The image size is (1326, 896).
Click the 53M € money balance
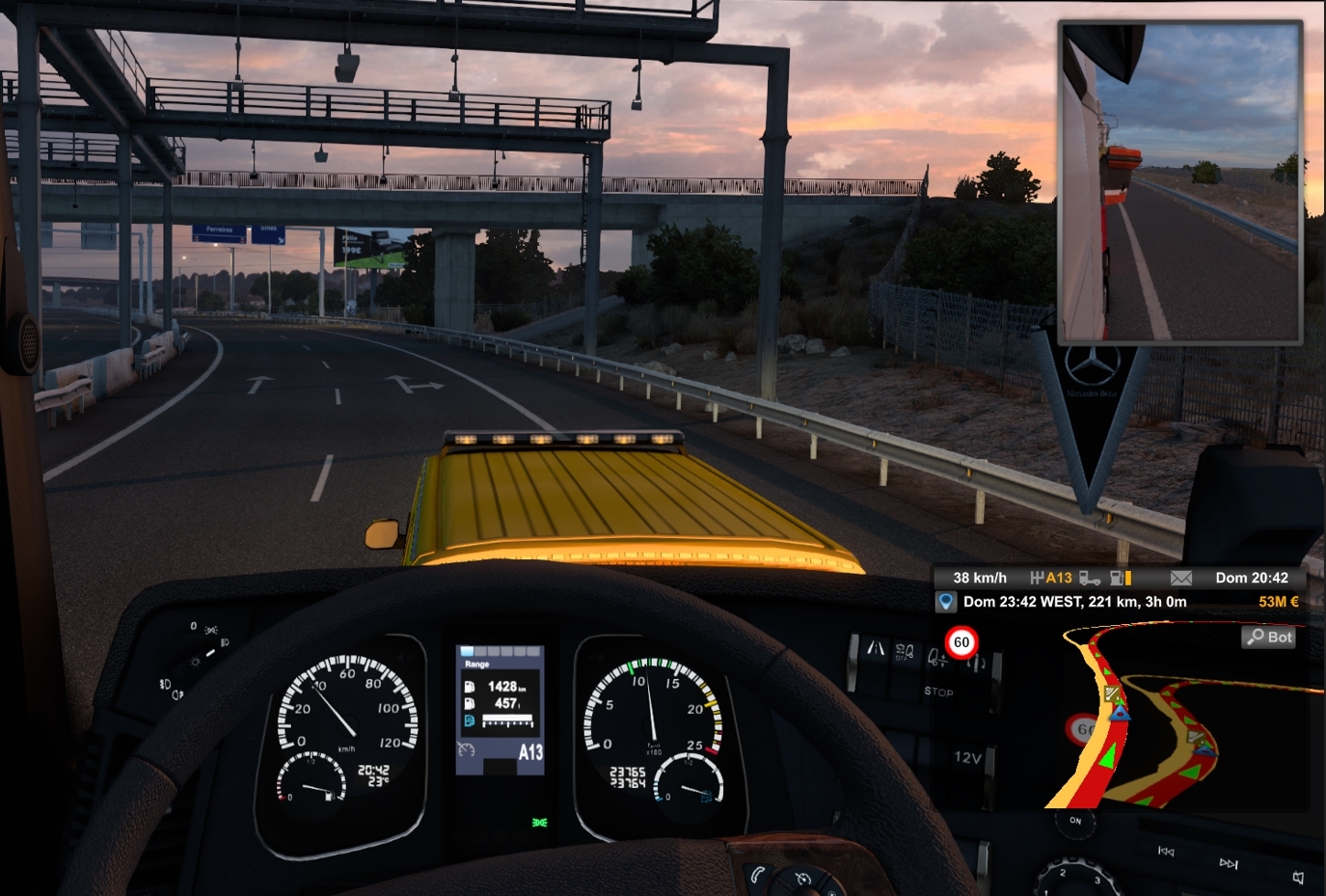[1279, 601]
